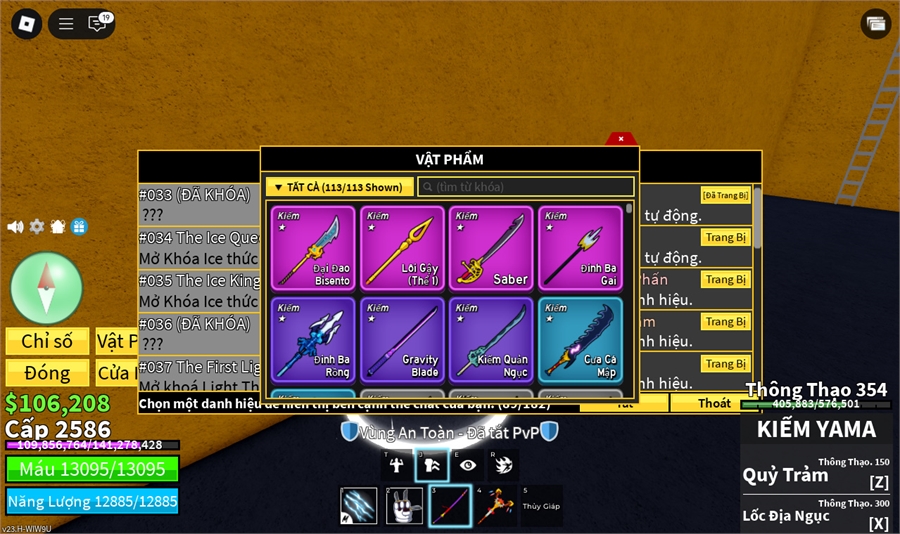Click the Thoát exit button
The width and height of the screenshot is (900, 534).
click(x=714, y=403)
